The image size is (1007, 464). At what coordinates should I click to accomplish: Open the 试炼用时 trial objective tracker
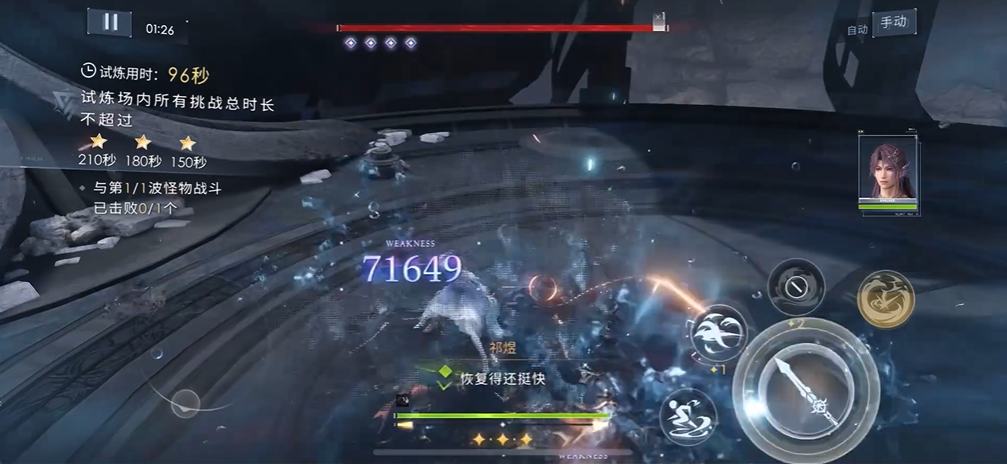pyautogui.click(x=146, y=74)
